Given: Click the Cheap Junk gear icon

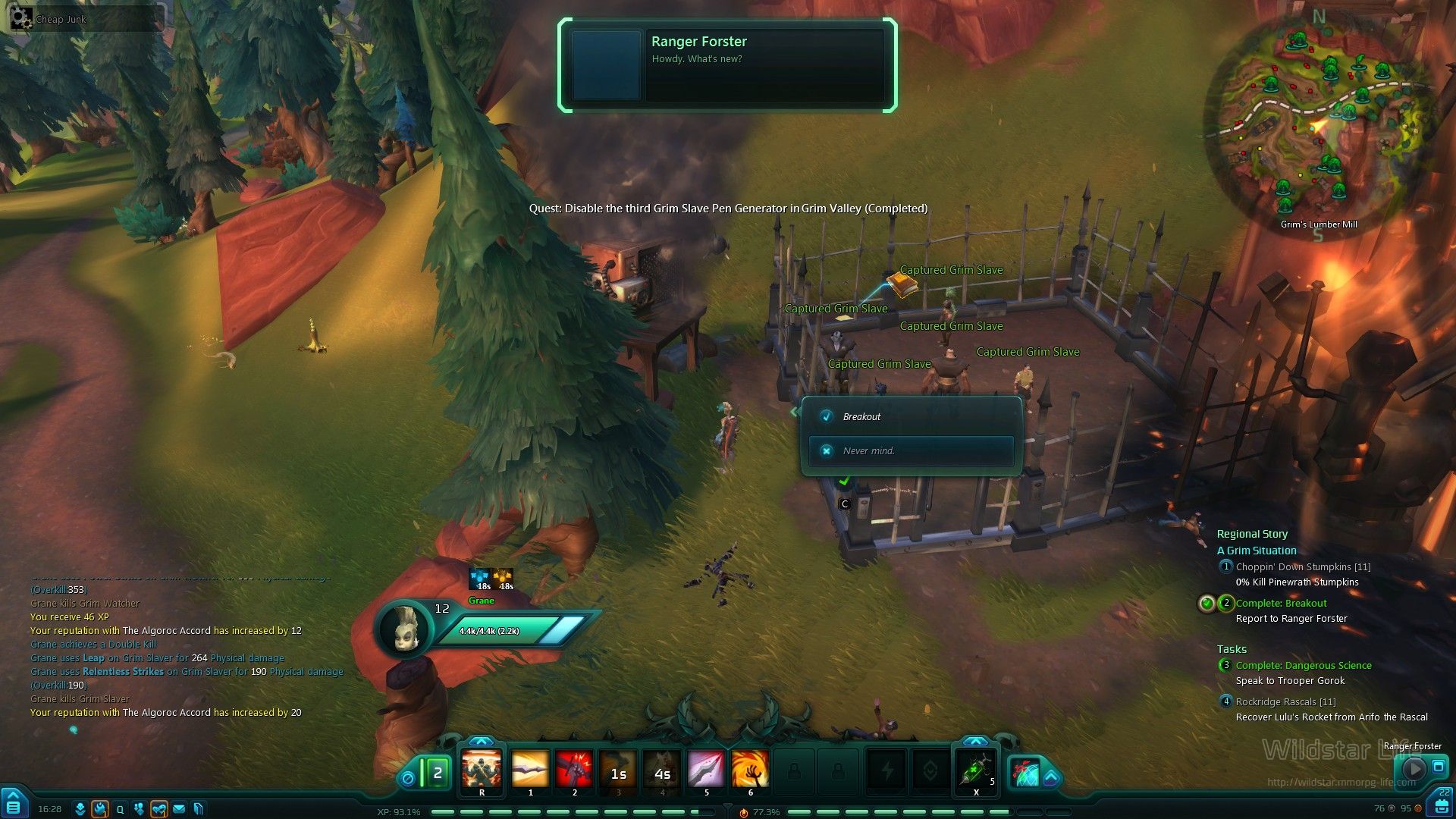Looking at the screenshot, I should (x=21, y=18).
